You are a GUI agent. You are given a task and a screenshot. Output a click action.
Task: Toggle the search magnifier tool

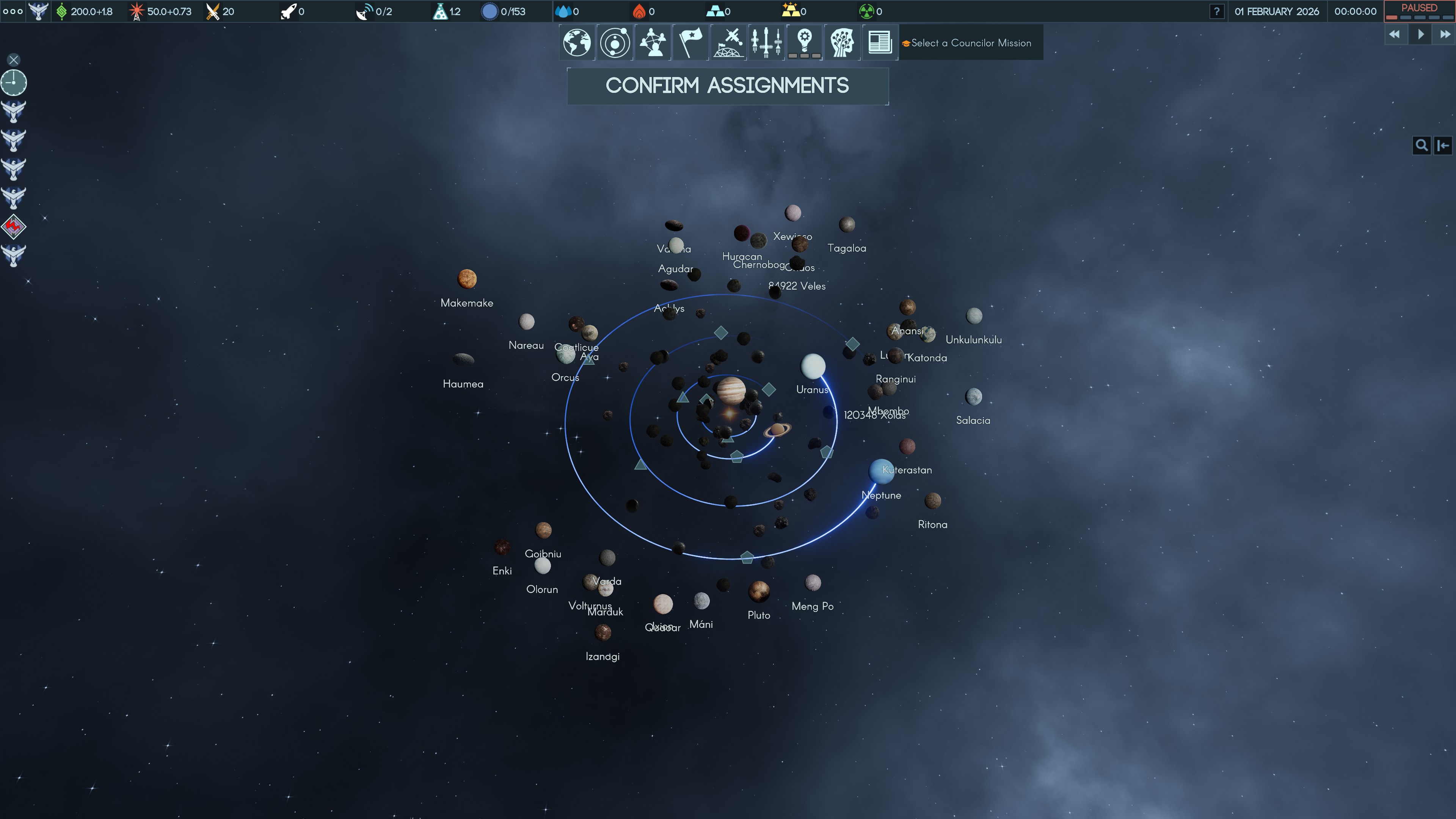coord(1422,145)
